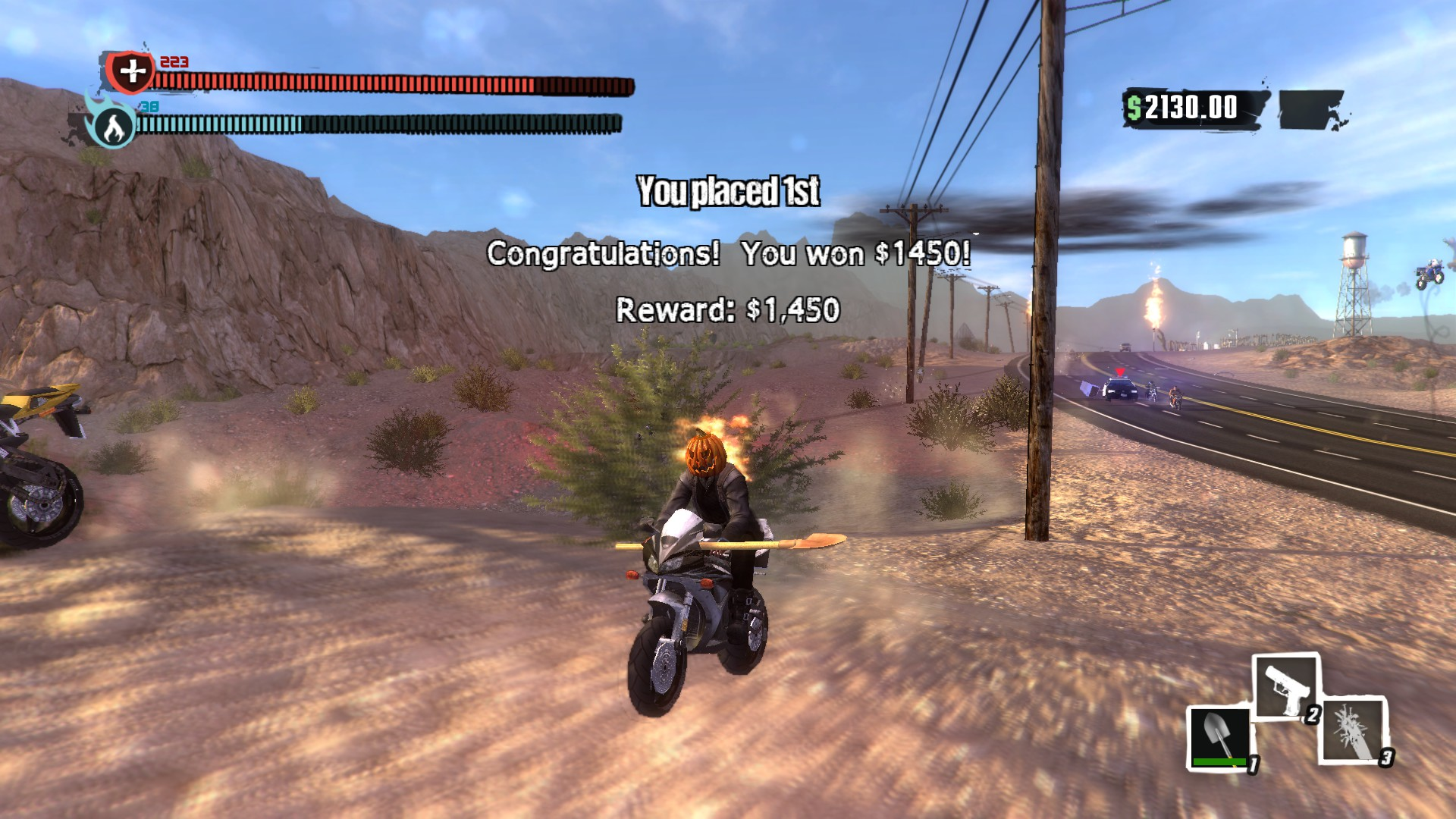
Task: Choose the spiked bat weapon slot
Action: (x=1355, y=730)
